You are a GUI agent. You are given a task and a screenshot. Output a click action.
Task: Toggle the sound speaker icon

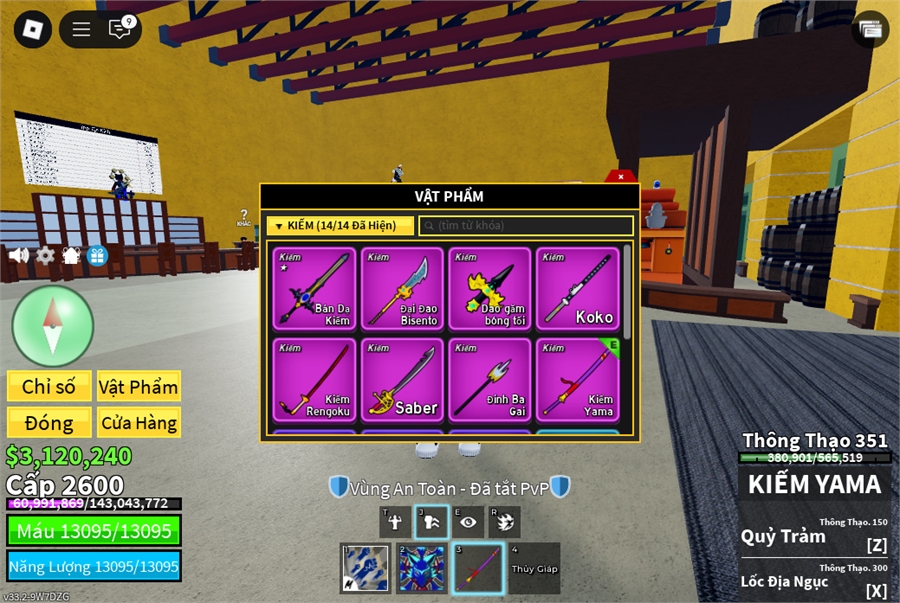pos(19,255)
